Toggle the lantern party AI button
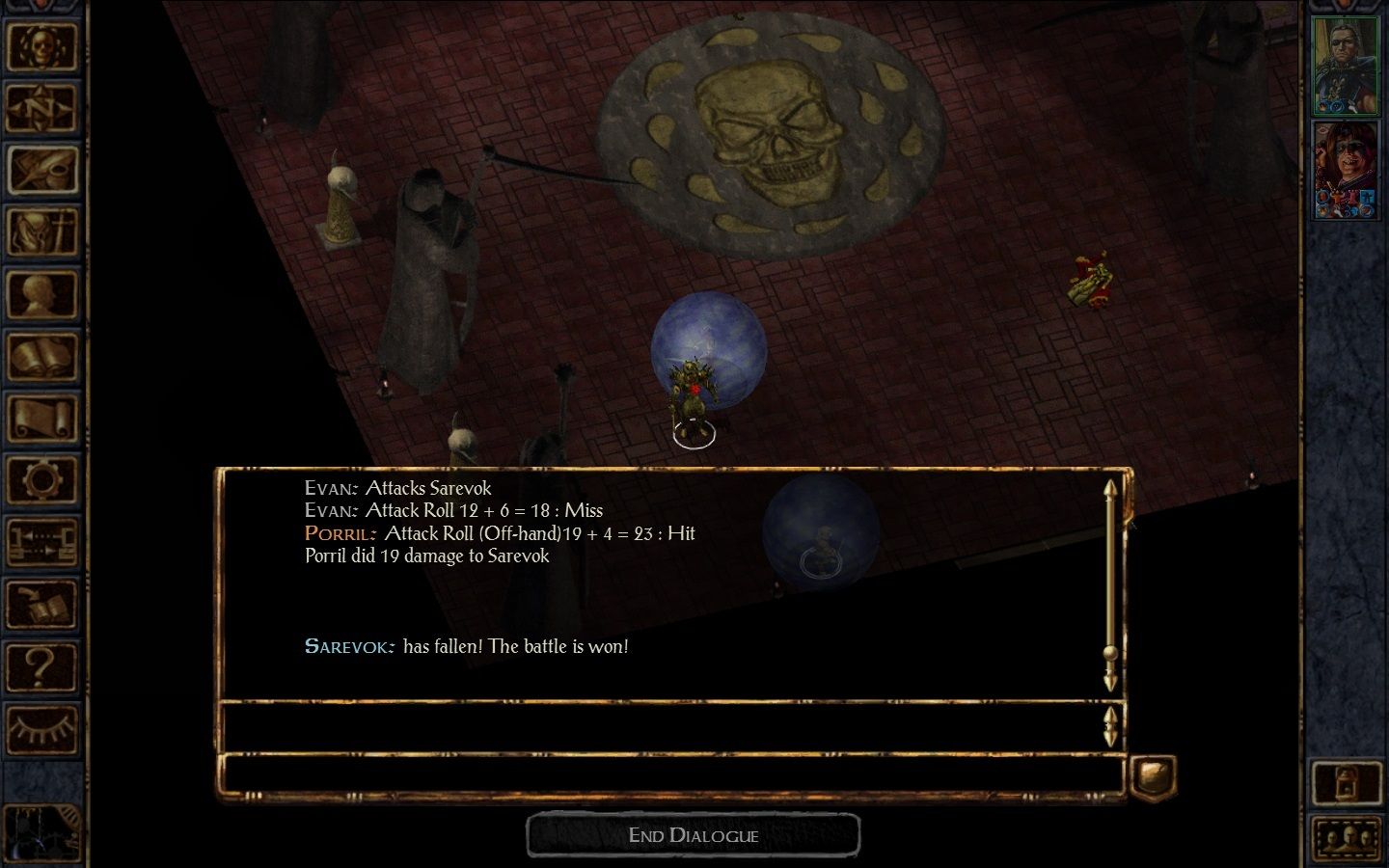1389x868 pixels. pos(1347,783)
